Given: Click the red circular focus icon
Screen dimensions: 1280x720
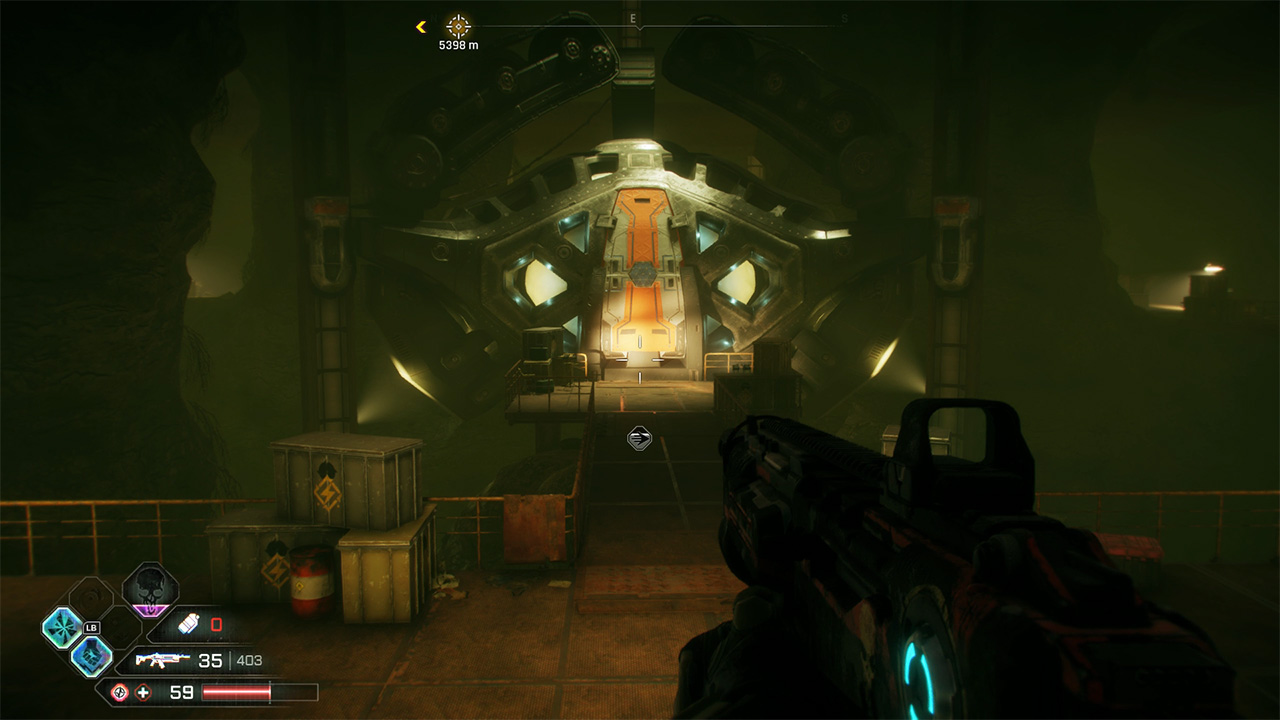Looking at the screenshot, I should (x=119, y=692).
